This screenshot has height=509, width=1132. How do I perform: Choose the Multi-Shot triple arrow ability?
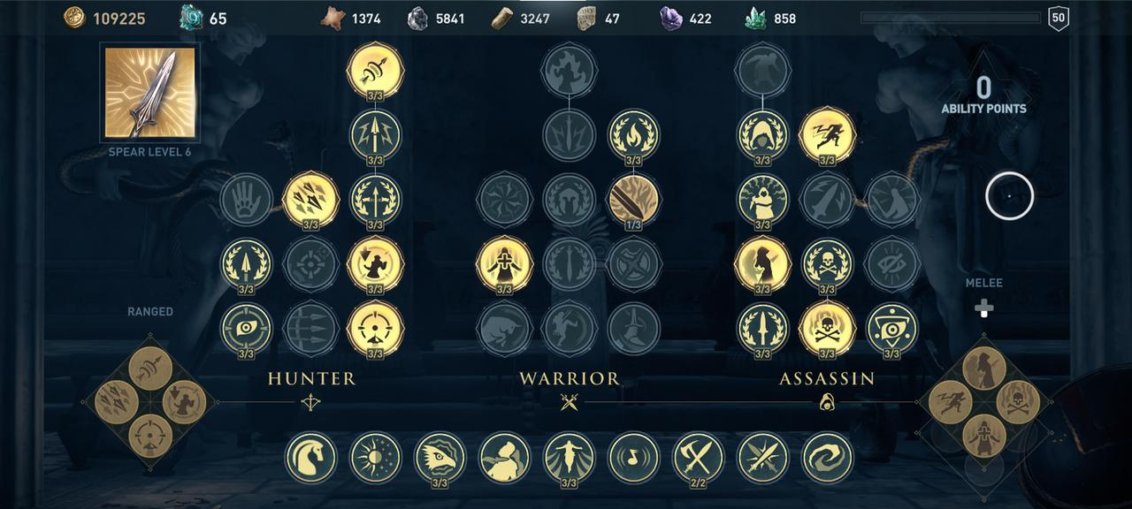pyautogui.click(x=311, y=199)
